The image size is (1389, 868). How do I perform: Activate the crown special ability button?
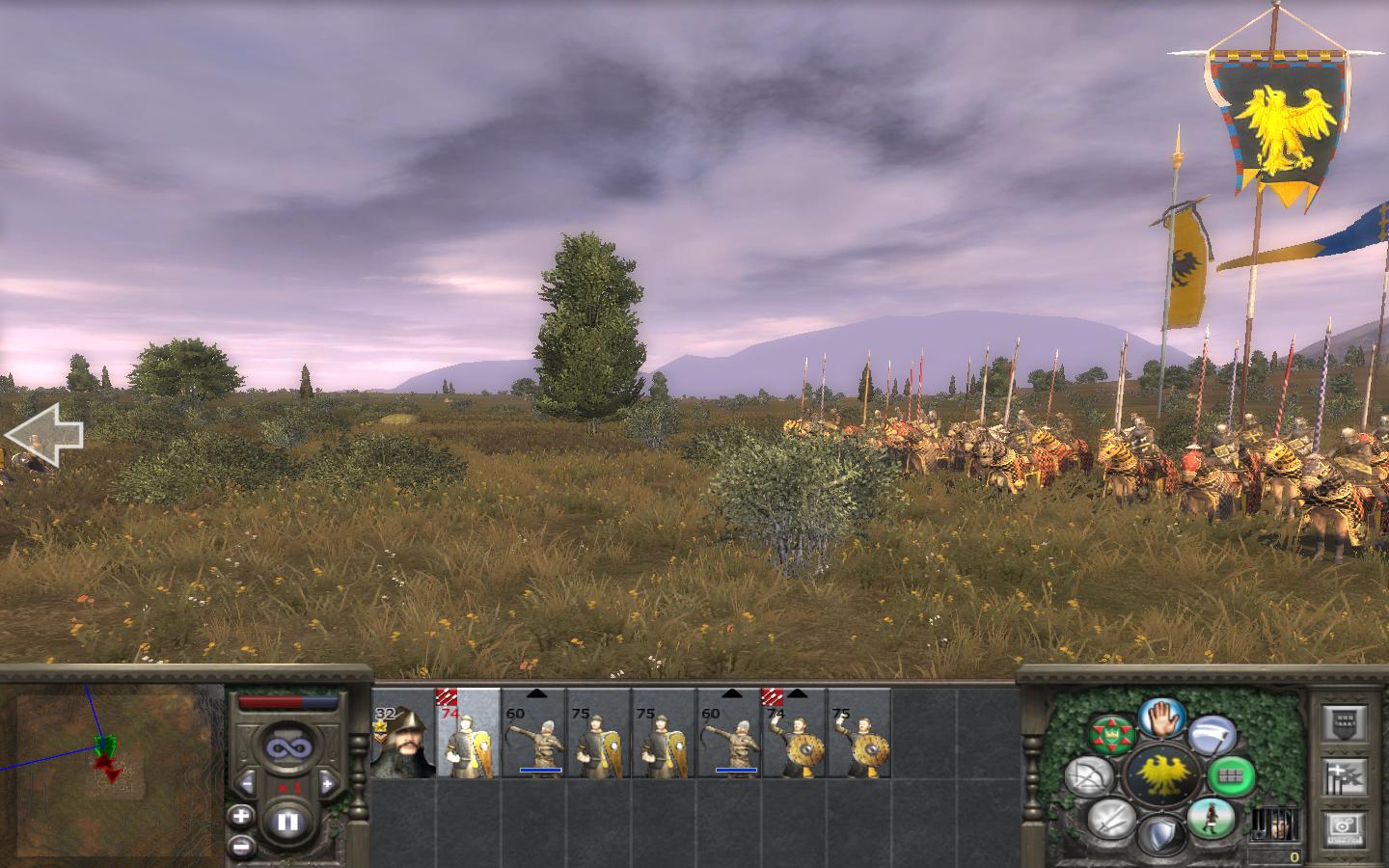[x=1110, y=735]
